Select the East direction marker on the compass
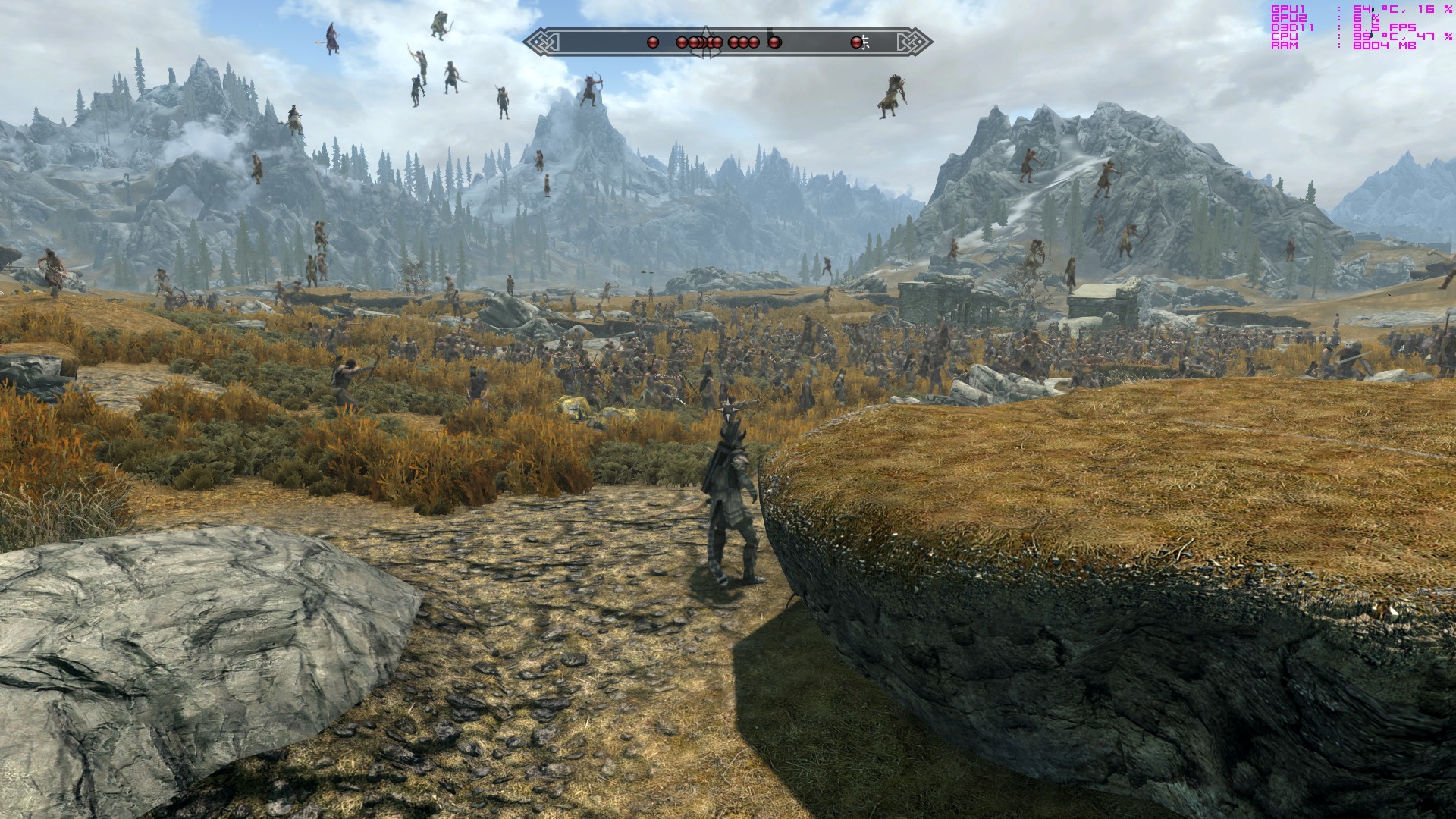The image size is (1456, 819). (865, 42)
